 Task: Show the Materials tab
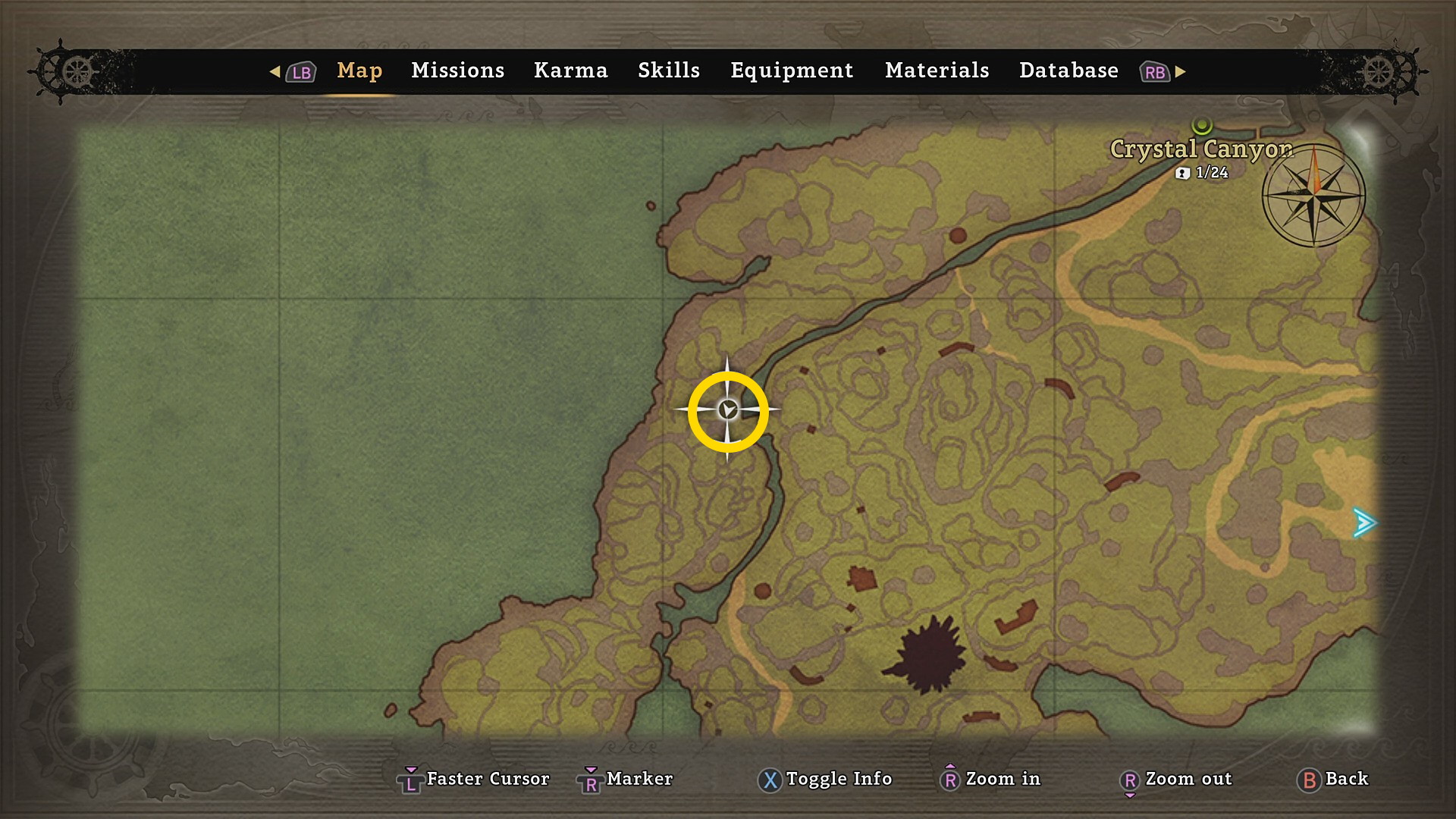click(x=937, y=71)
